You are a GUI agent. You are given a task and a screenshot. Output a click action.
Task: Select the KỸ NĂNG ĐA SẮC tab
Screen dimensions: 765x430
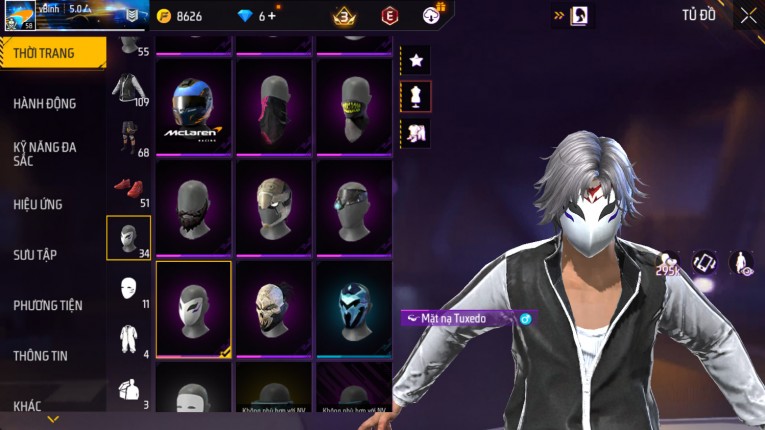coord(45,153)
